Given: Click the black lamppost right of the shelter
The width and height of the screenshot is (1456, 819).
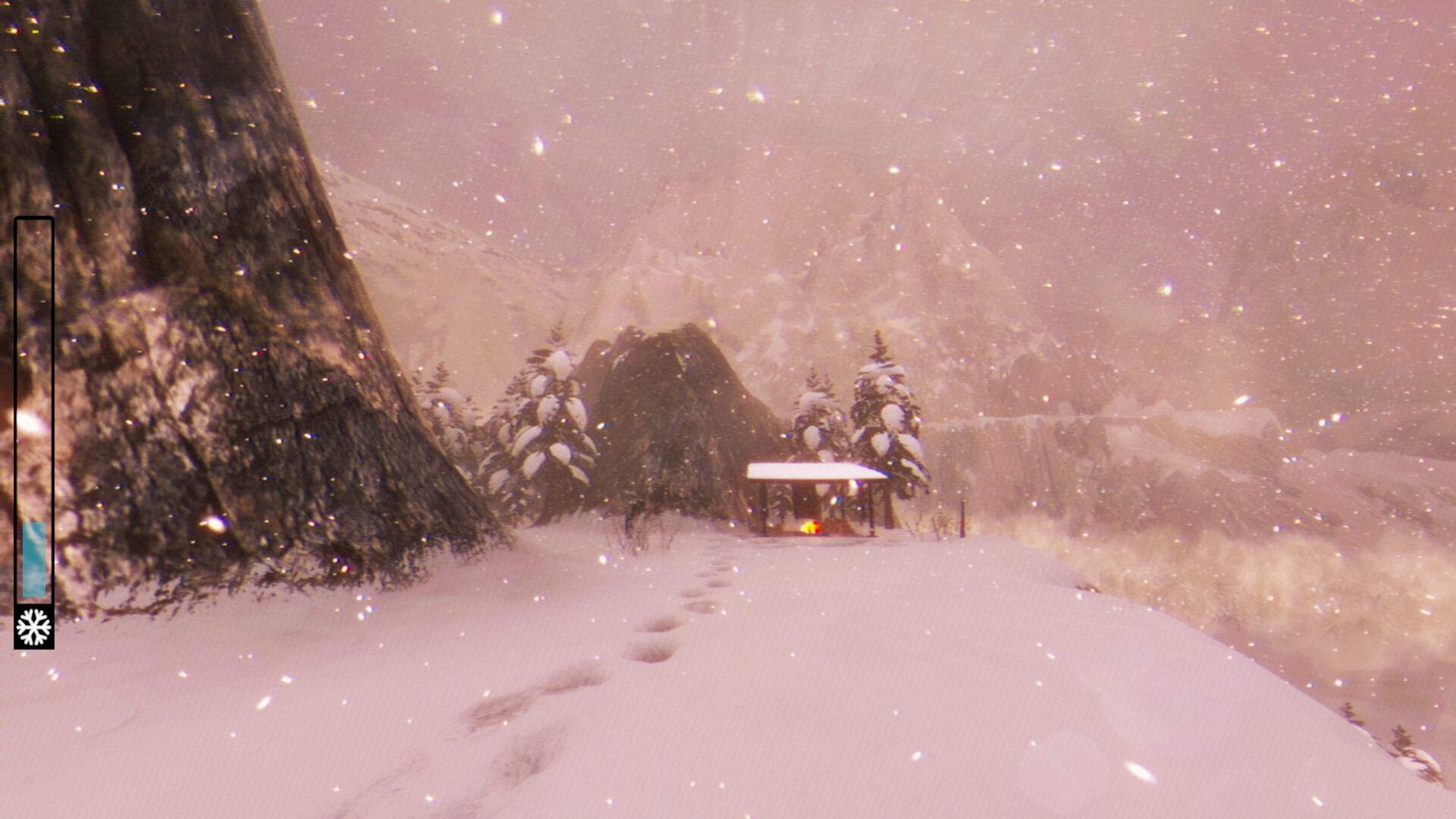Looking at the screenshot, I should tap(963, 518).
